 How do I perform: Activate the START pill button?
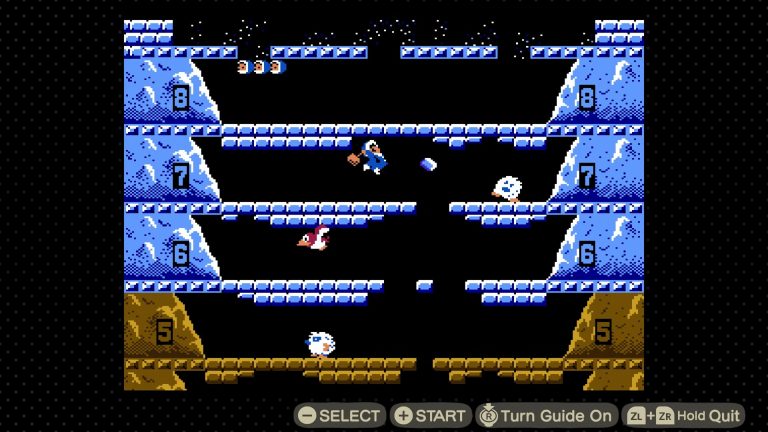pyautogui.click(x=431, y=415)
